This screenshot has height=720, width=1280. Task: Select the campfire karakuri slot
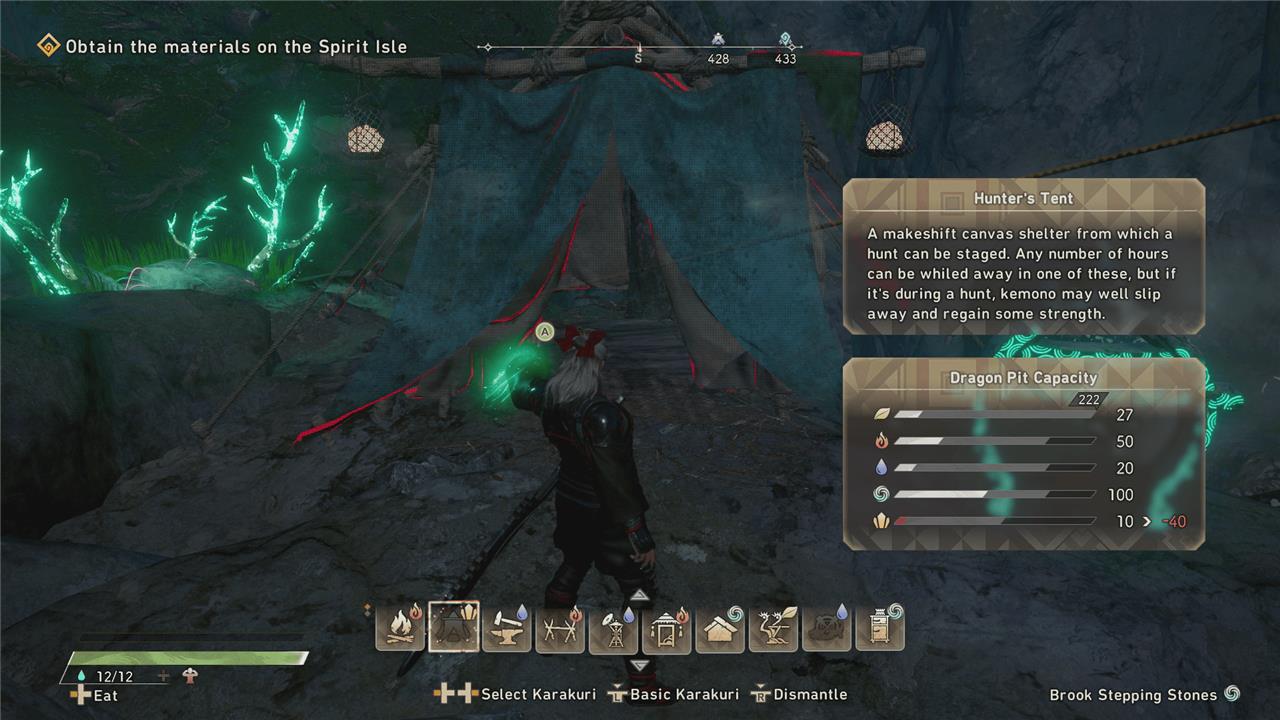tap(400, 627)
